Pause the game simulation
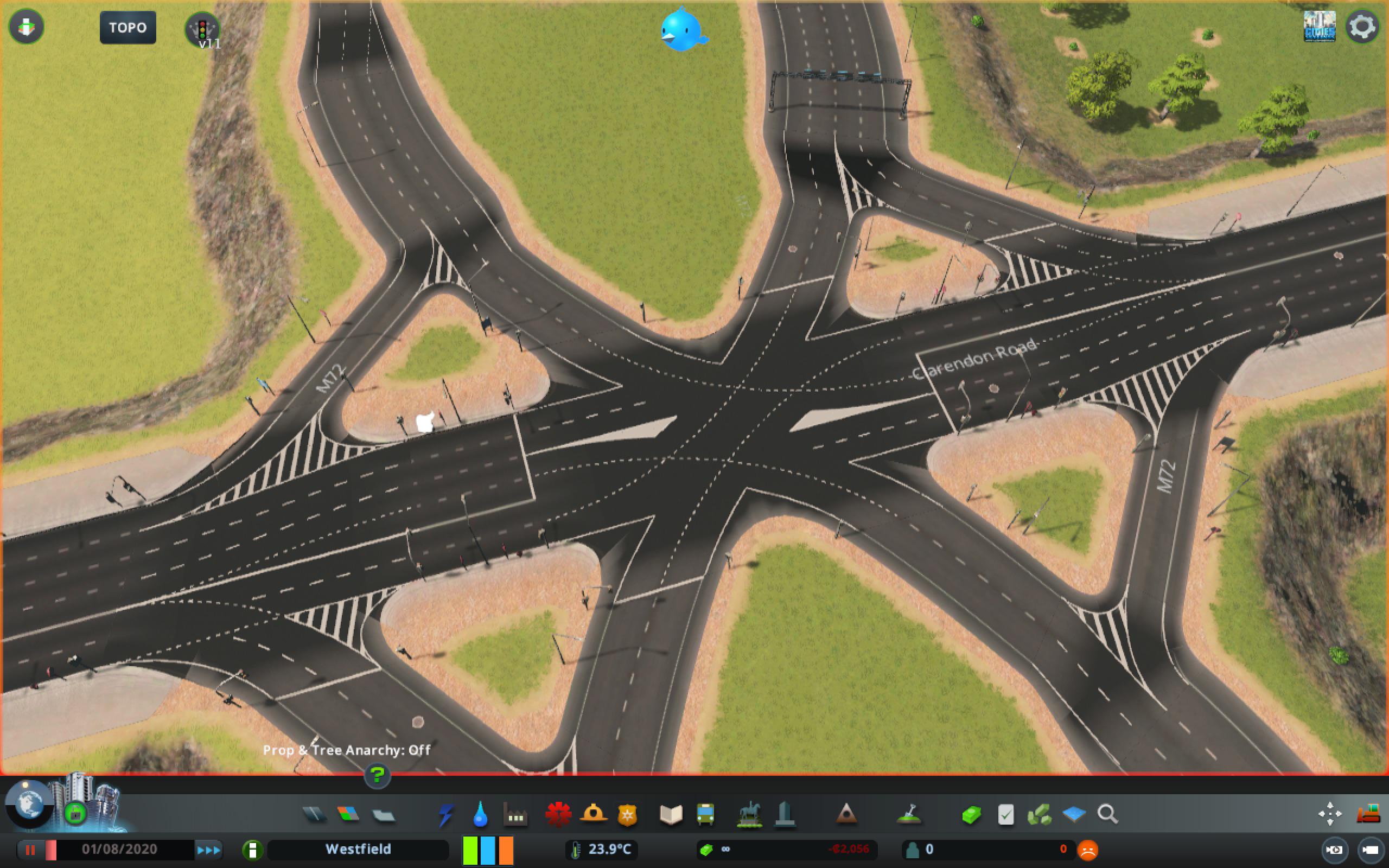This screenshot has width=1389, height=868. click(31, 850)
